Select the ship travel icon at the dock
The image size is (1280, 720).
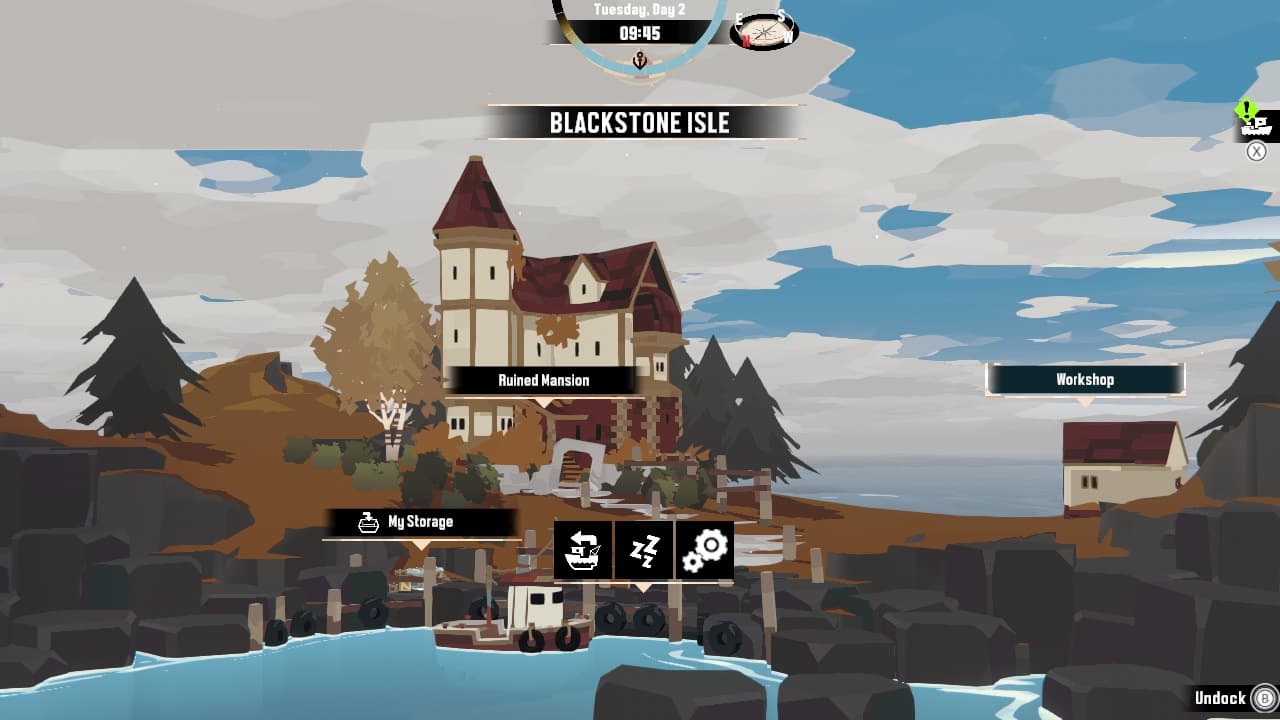pos(582,550)
